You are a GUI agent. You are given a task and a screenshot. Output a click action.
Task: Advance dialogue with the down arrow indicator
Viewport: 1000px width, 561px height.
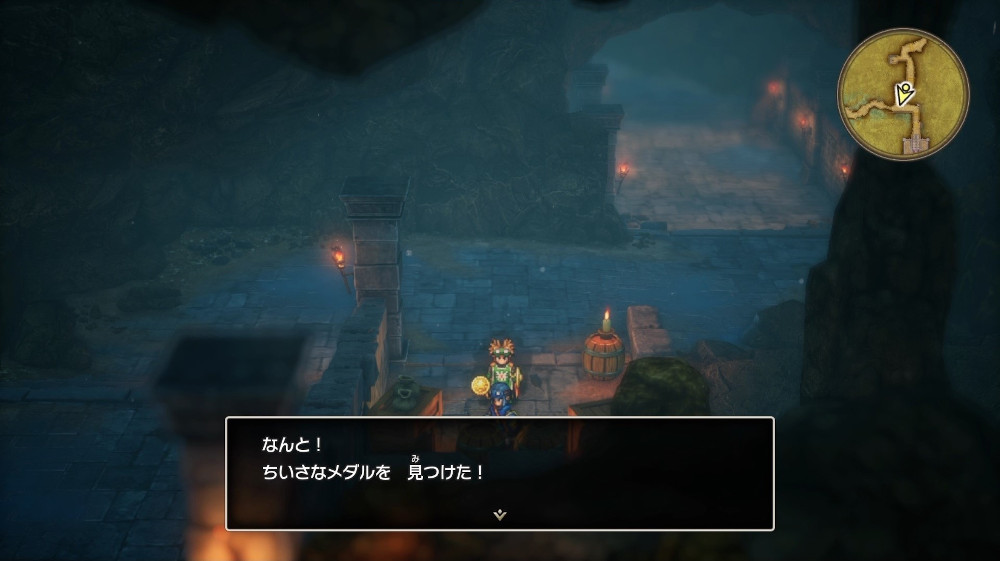click(500, 514)
